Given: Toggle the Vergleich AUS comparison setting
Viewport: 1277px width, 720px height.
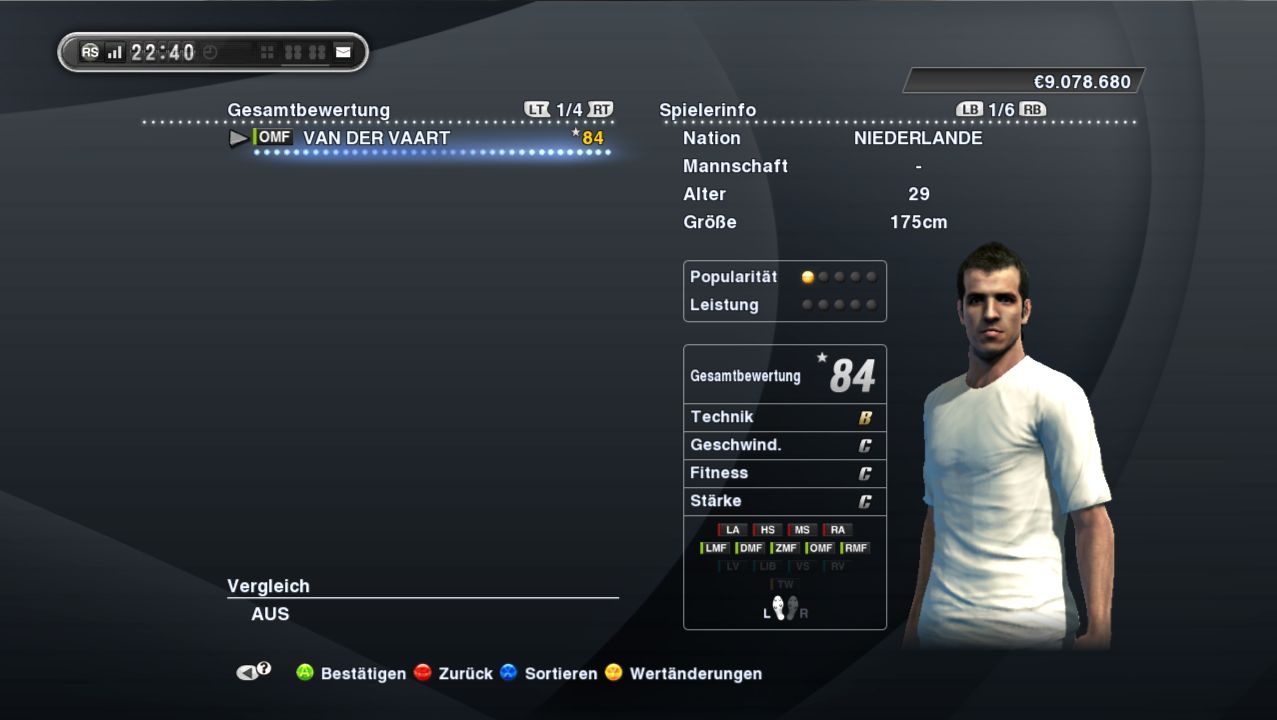Looking at the screenshot, I should point(270,614).
